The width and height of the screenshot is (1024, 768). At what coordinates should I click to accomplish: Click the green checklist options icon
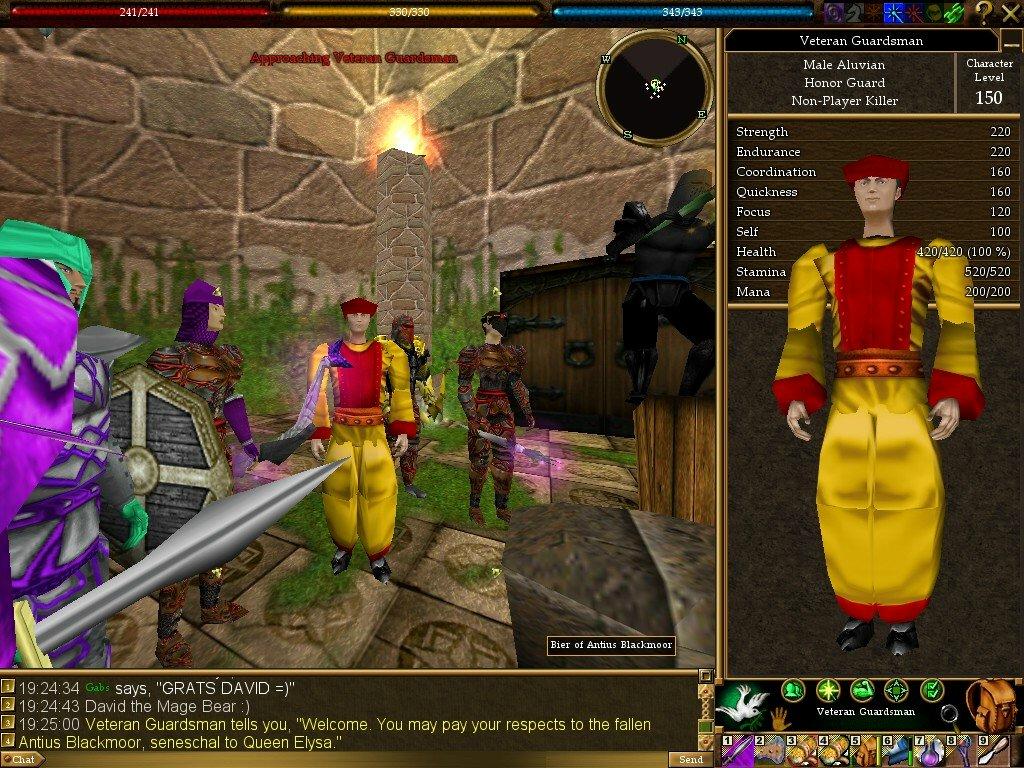(932, 689)
